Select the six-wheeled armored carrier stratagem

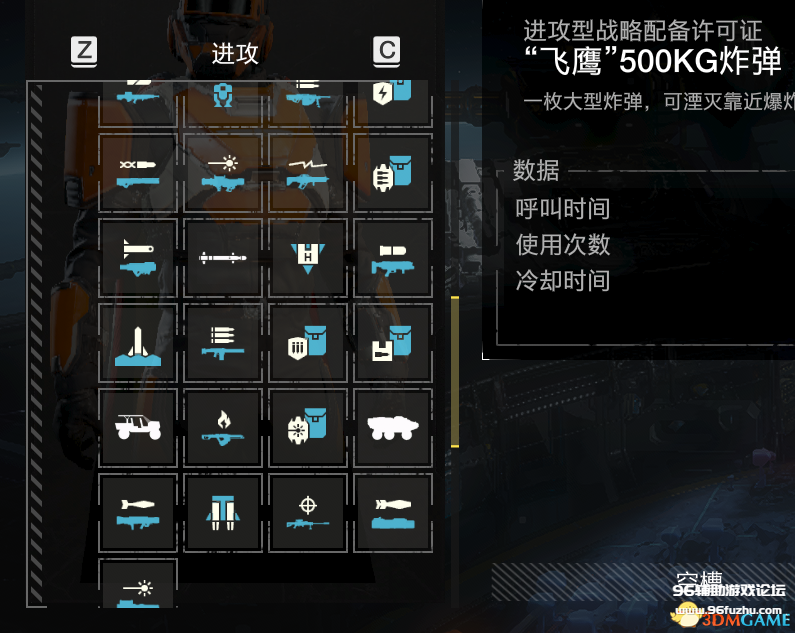pyautogui.click(x=392, y=427)
